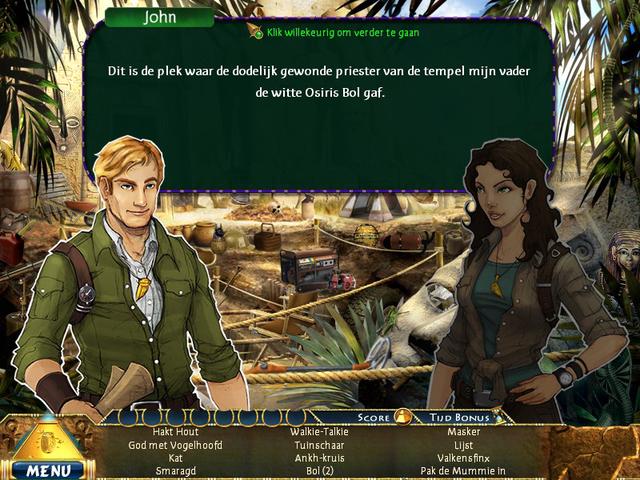Choose 'God met Vogelhoofd' in the list
The height and width of the screenshot is (480, 640).
[x=175, y=445]
